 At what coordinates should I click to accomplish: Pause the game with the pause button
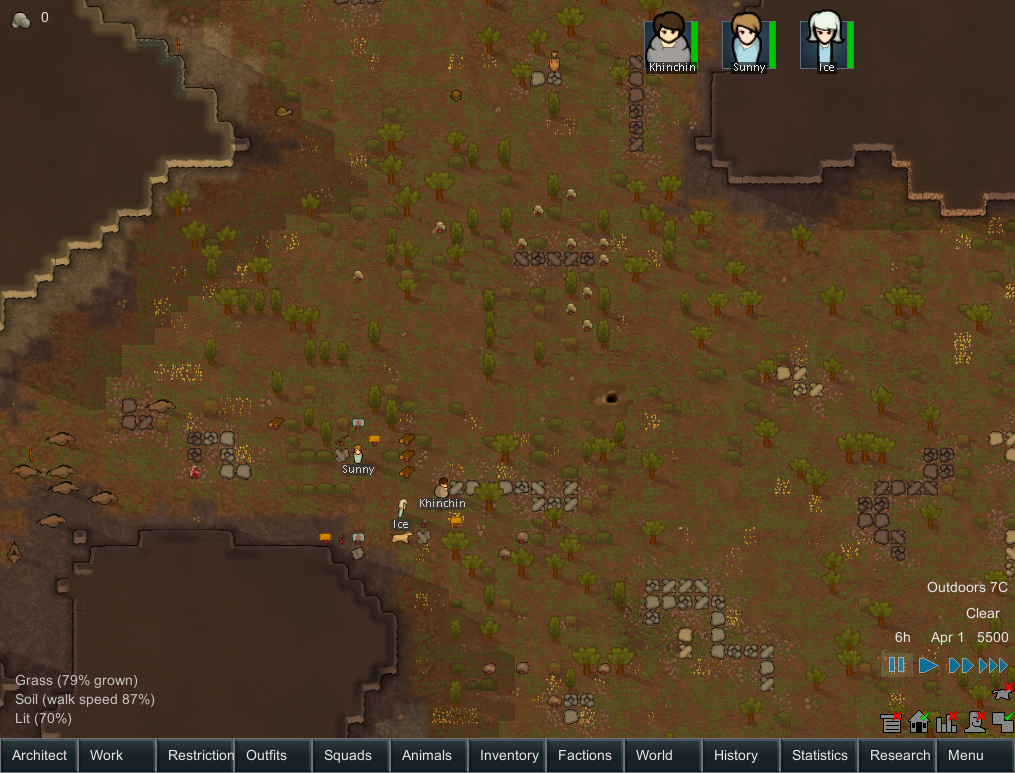coord(897,665)
